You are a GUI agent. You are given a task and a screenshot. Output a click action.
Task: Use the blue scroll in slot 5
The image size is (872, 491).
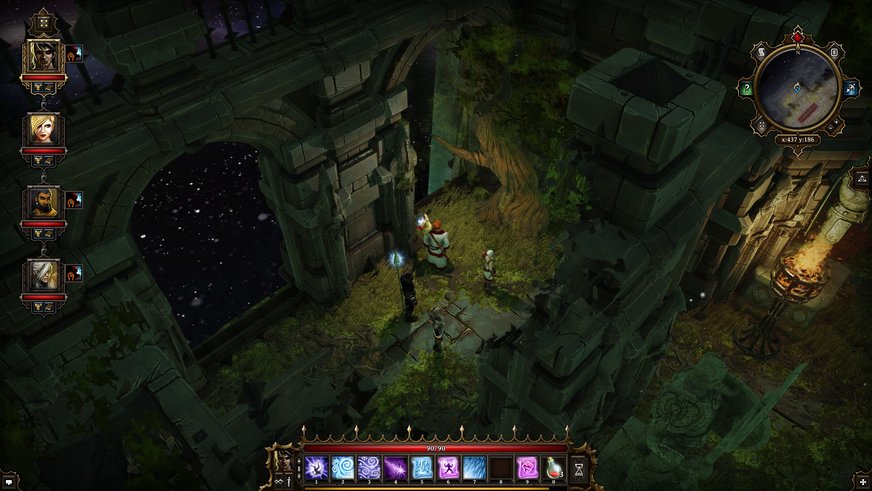point(421,467)
